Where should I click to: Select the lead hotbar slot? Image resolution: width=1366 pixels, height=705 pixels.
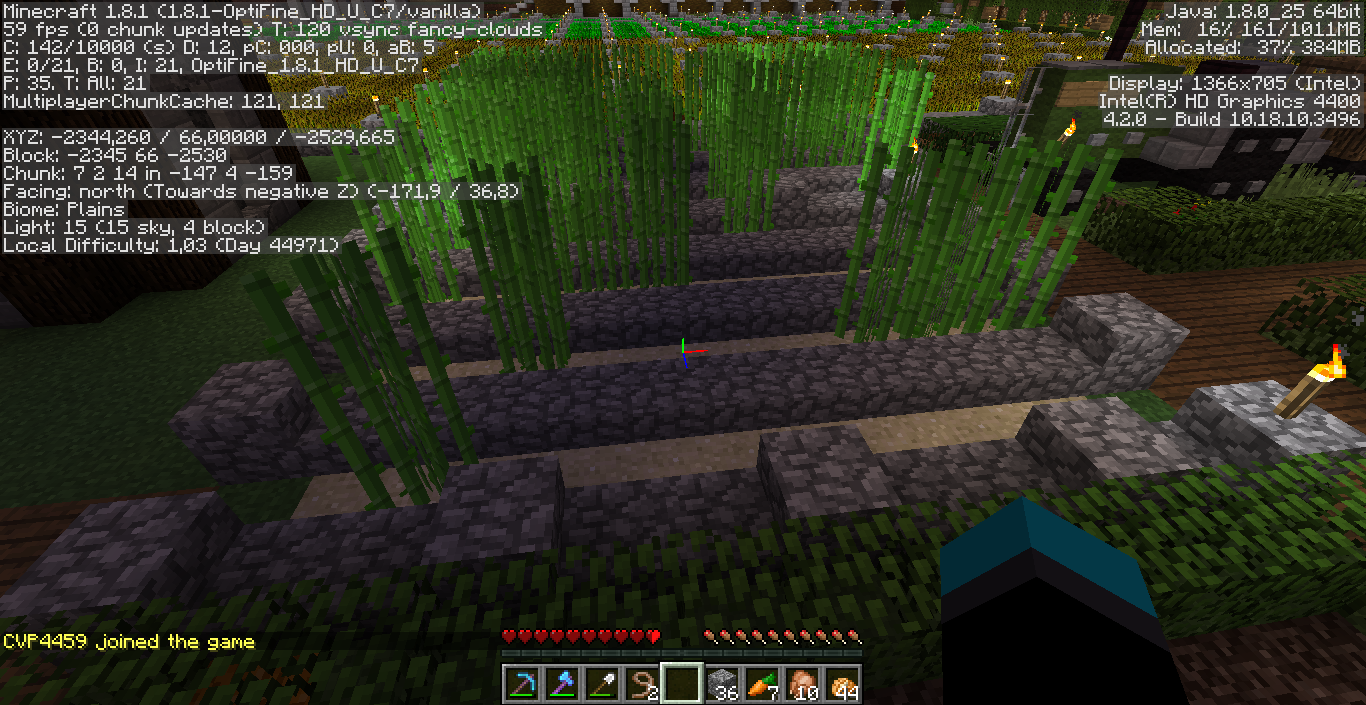[x=640, y=683]
